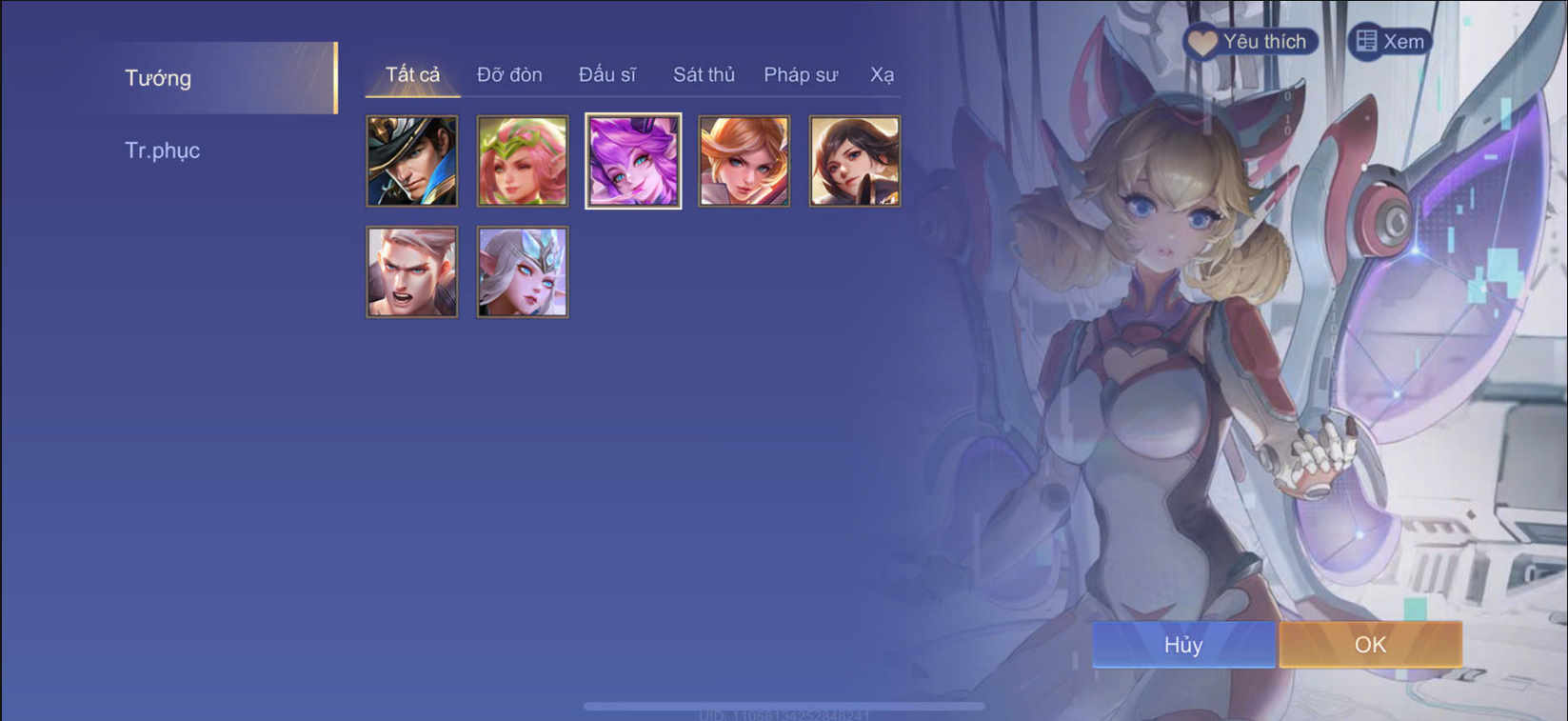The height and width of the screenshot is (721, 1568).
Task: Select the pink-haired fairy hero portrait
Action: pos(522,159)
